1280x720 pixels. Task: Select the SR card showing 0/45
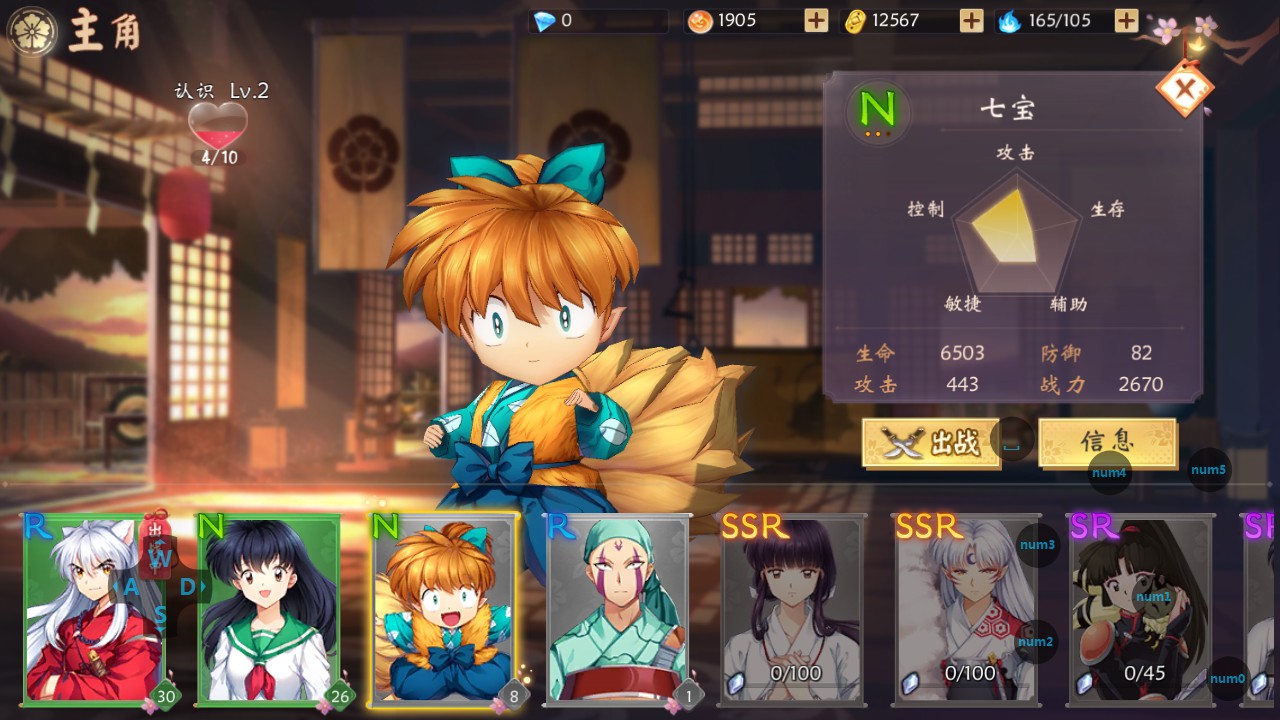1141,609
